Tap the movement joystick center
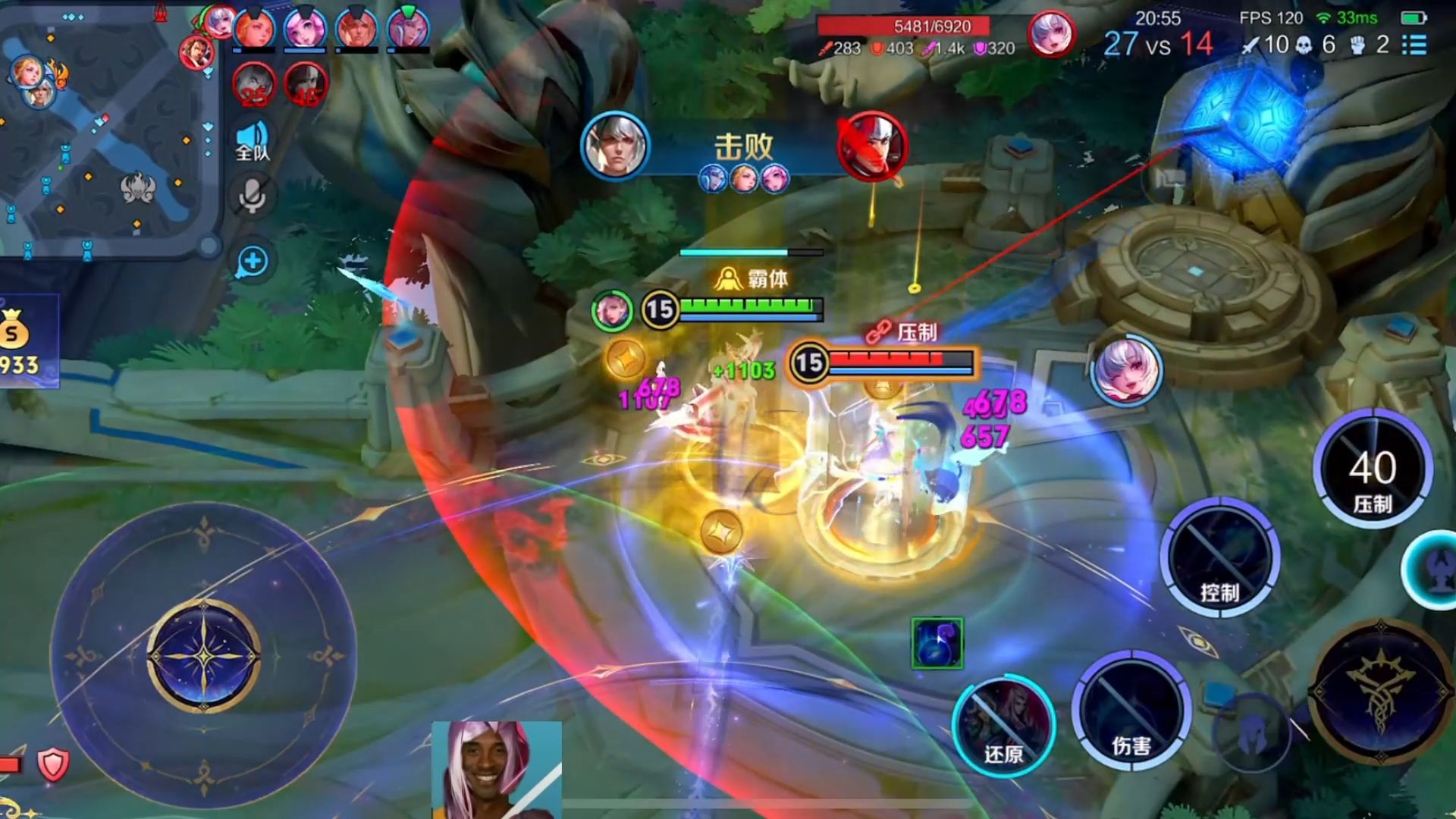Screen dimensions: 1456x819 tap(203, 656)
